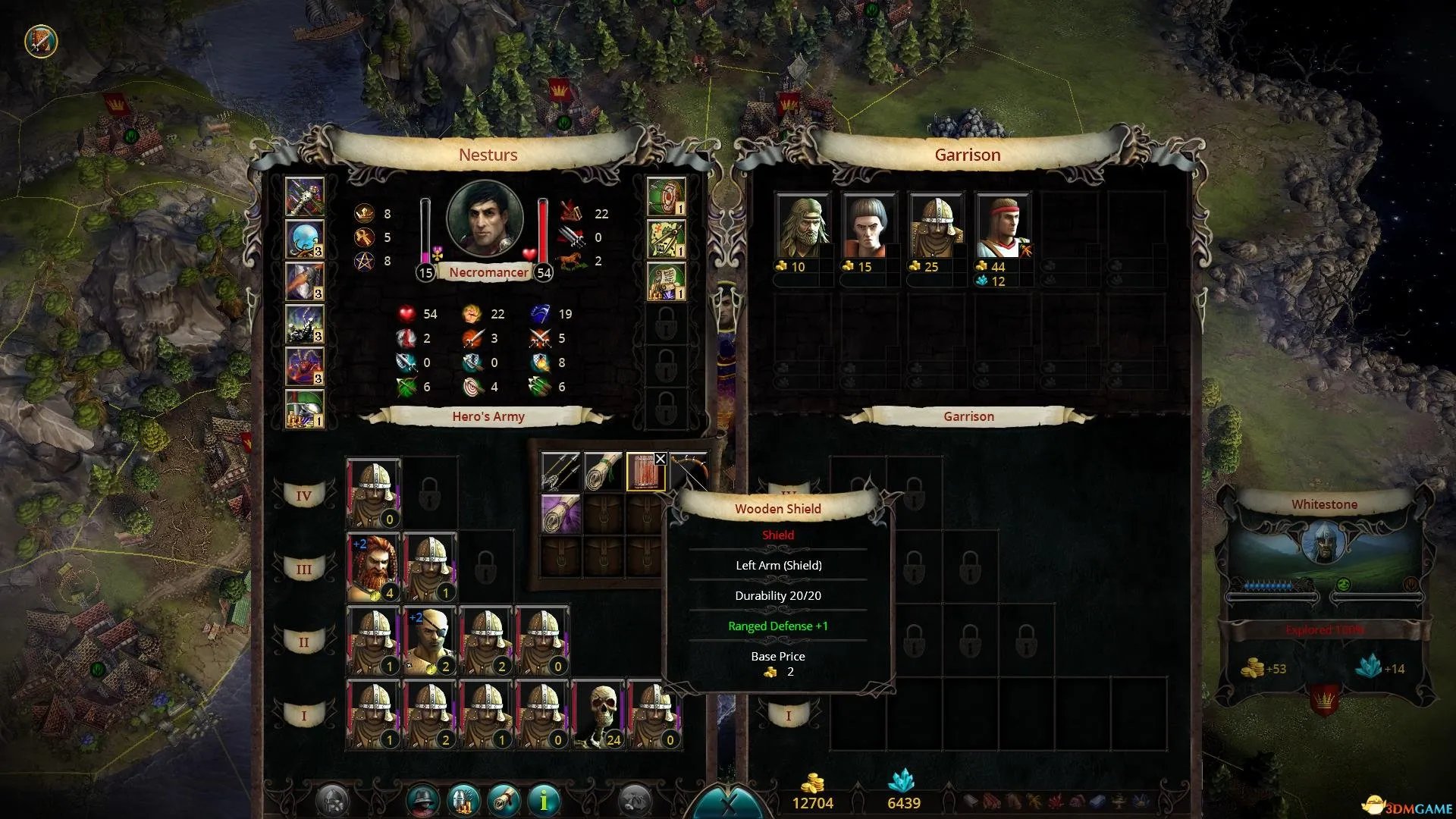This screenshot has width=1456, height=819.
Task: Choose the bow item in the inventory
Action: (689, 472)
